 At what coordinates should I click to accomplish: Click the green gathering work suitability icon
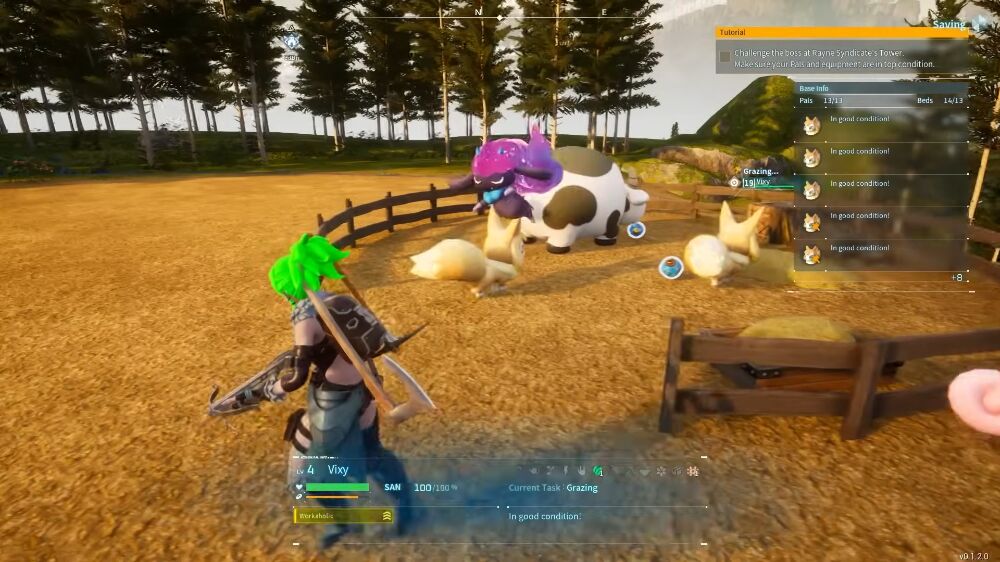tap(598, 470)
